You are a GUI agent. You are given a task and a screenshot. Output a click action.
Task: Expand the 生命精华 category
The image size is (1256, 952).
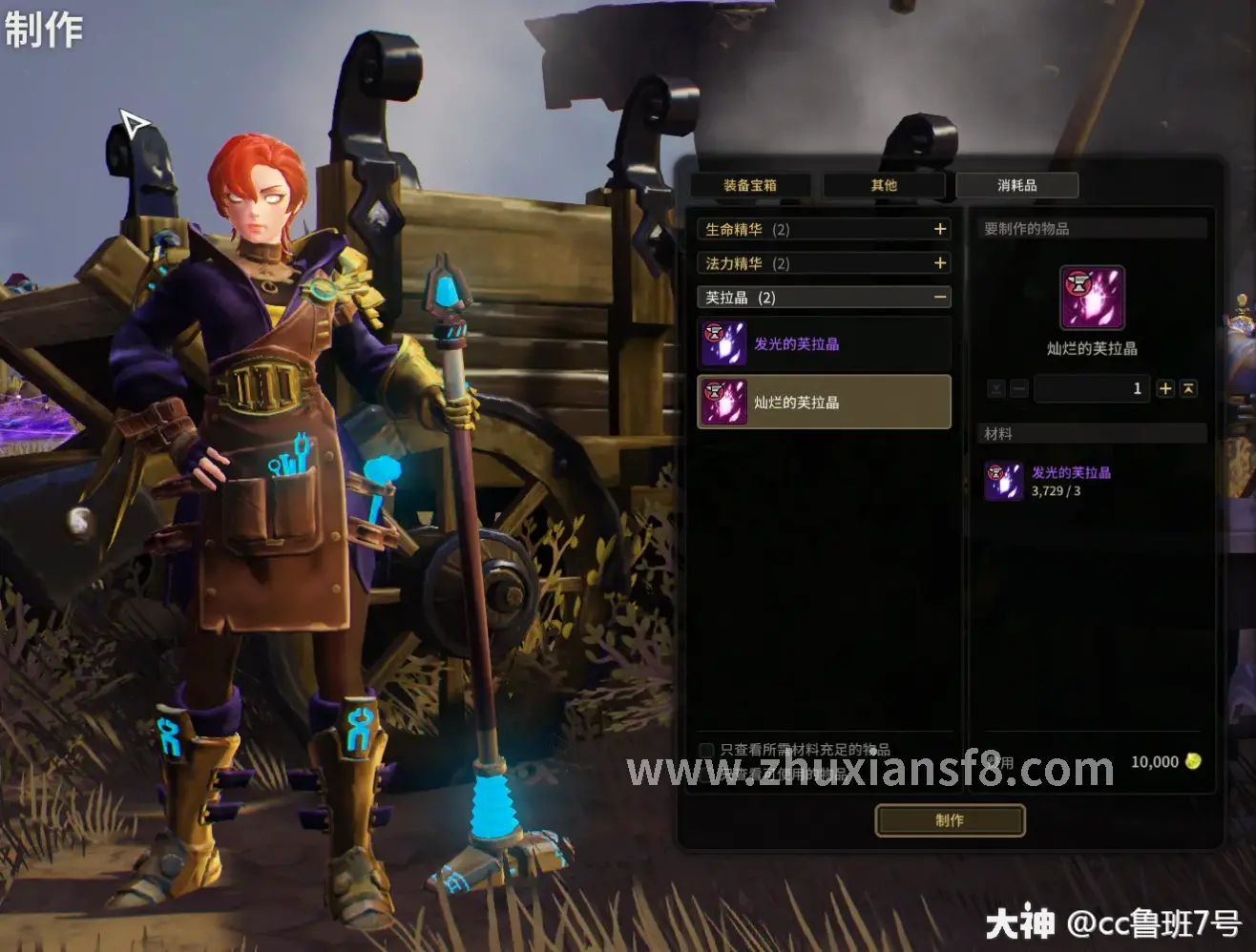pos(940,230)
